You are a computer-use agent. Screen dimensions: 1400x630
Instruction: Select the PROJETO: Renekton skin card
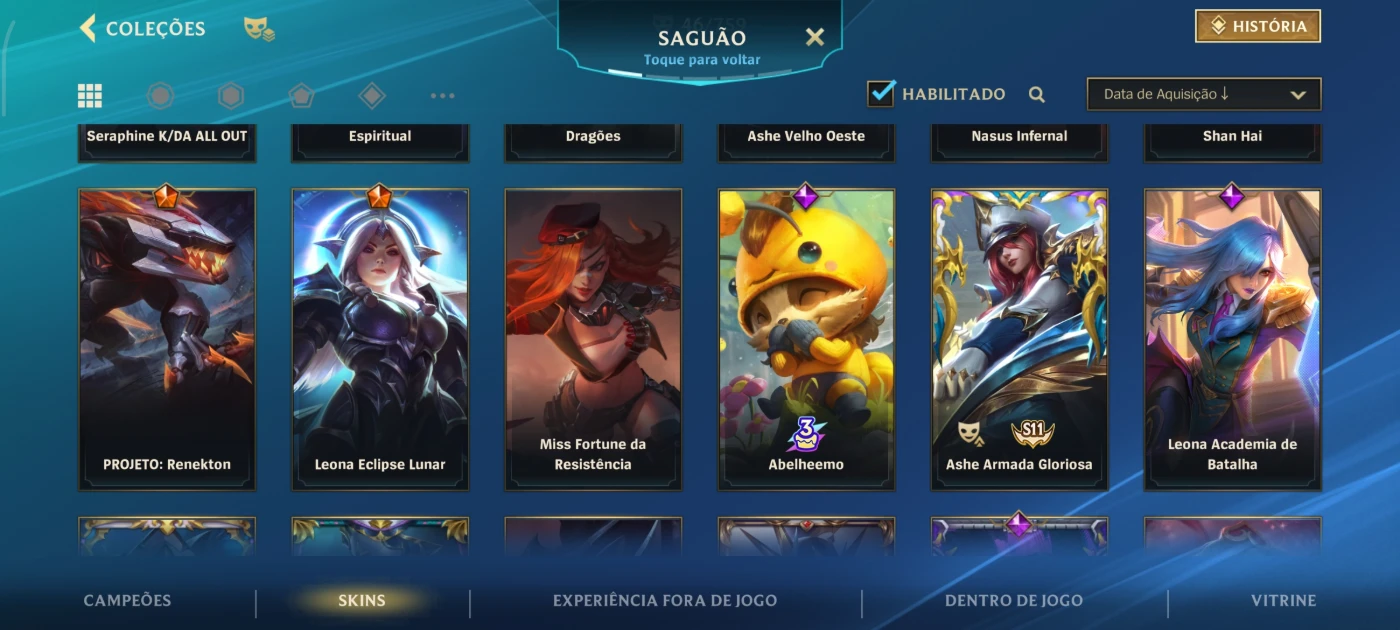tap(167, 339)
